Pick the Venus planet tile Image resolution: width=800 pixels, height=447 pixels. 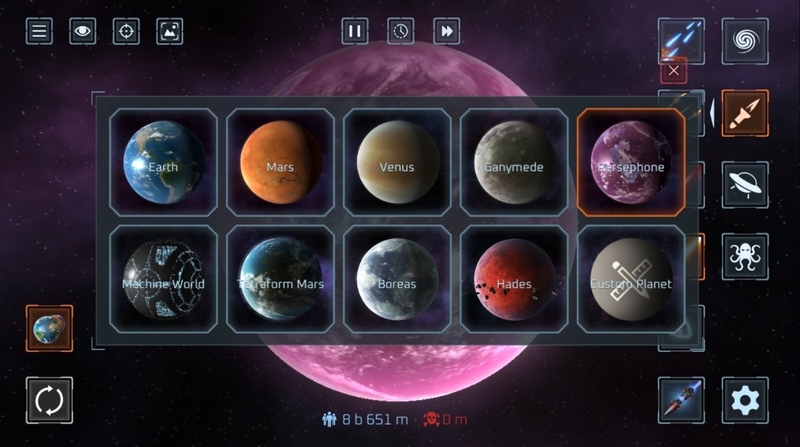click(397, 162)
